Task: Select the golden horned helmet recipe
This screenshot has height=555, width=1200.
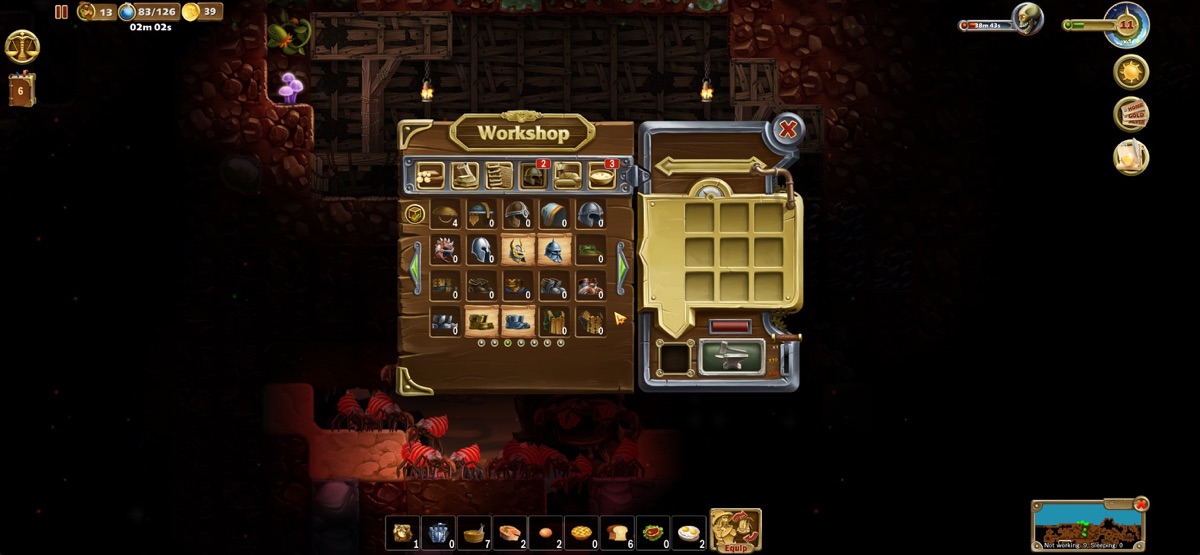Action: pyautogui.click(x=518, y=249)
